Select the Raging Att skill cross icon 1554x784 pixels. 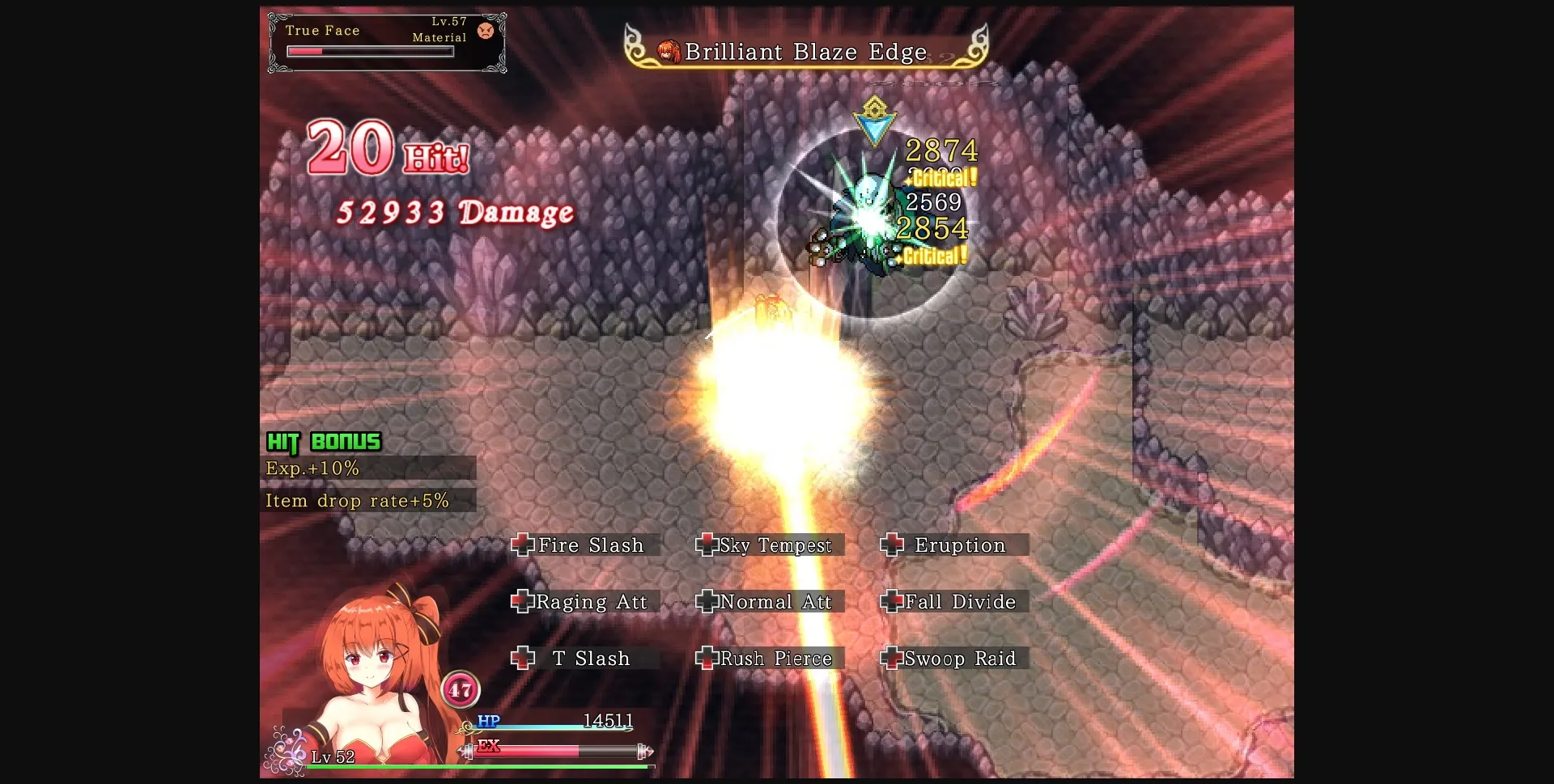[523, 601]
